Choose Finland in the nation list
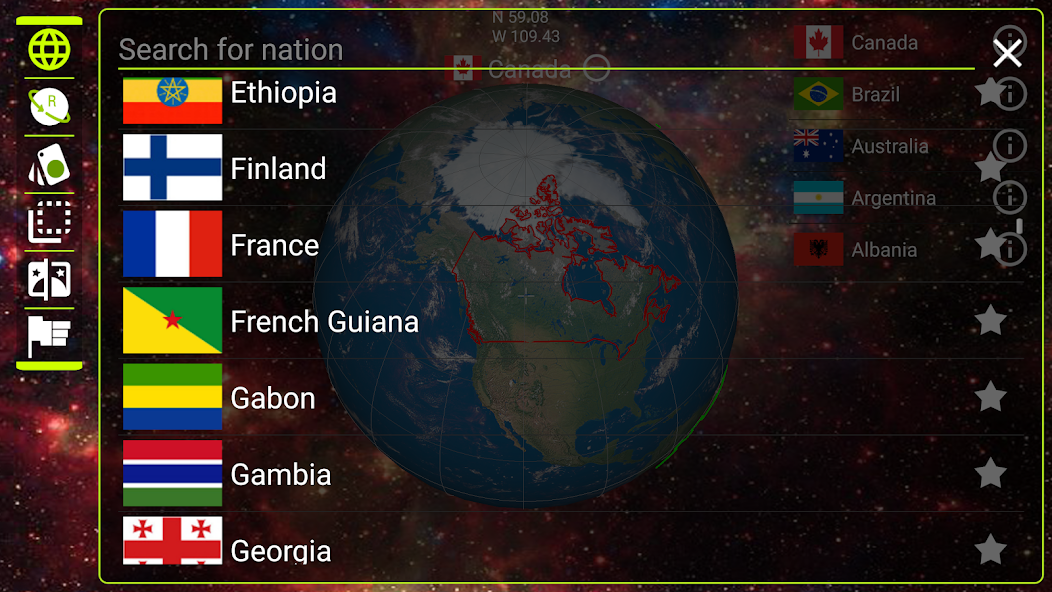Viewport: 1052px width, 592px height. point(278,169)
